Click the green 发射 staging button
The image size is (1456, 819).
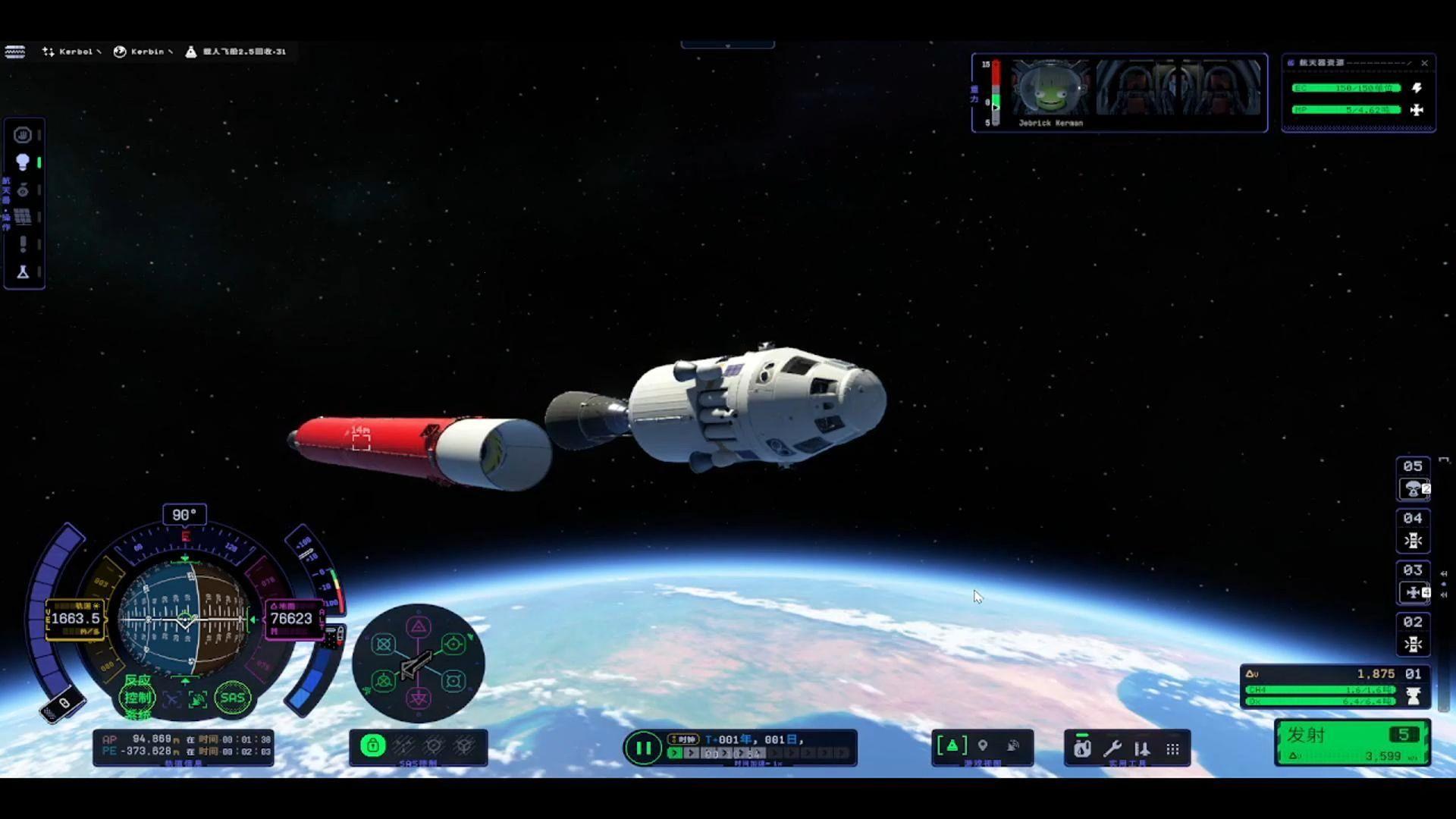[1352, 742]
